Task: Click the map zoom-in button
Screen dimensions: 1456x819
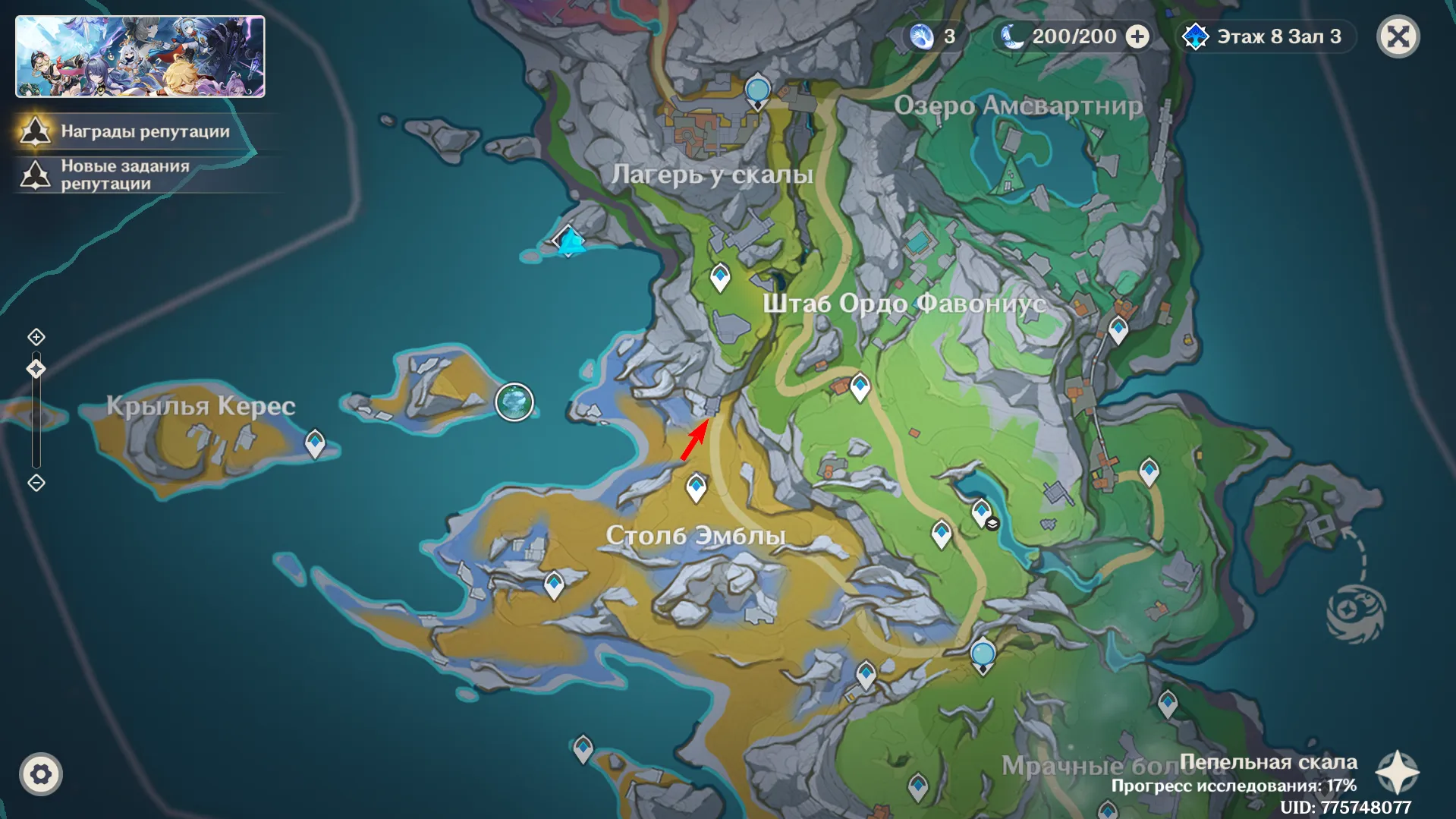Action: coord(36,337)
